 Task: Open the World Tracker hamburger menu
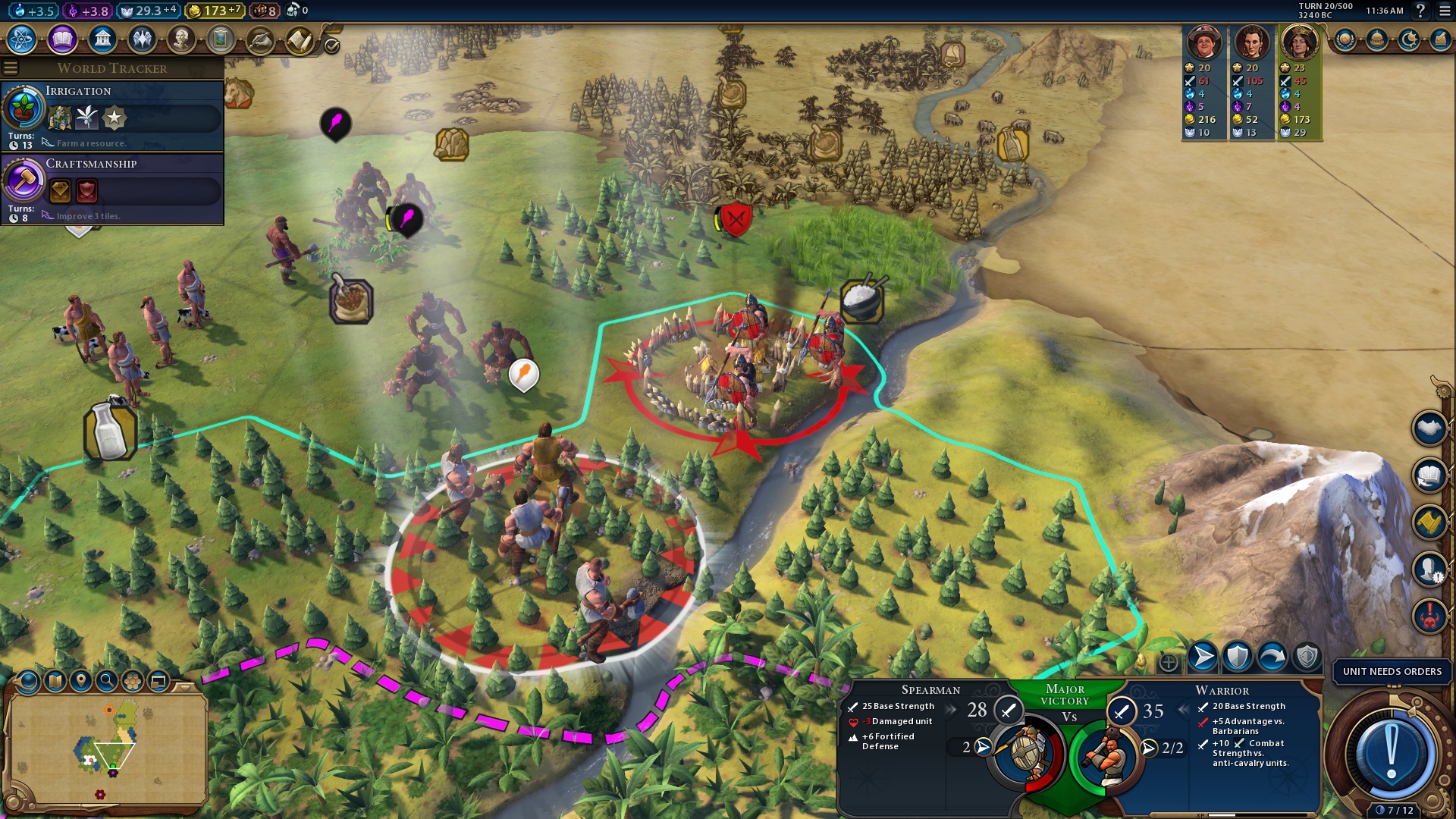(x=10, y=67)
